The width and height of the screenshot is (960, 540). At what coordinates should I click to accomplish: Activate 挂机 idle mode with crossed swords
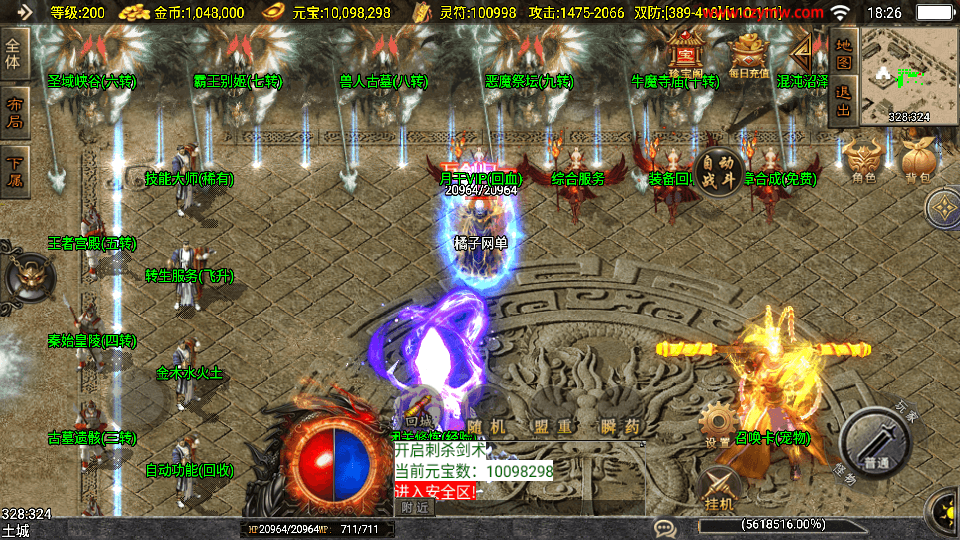pyautogui.click(x=718, y=488)
